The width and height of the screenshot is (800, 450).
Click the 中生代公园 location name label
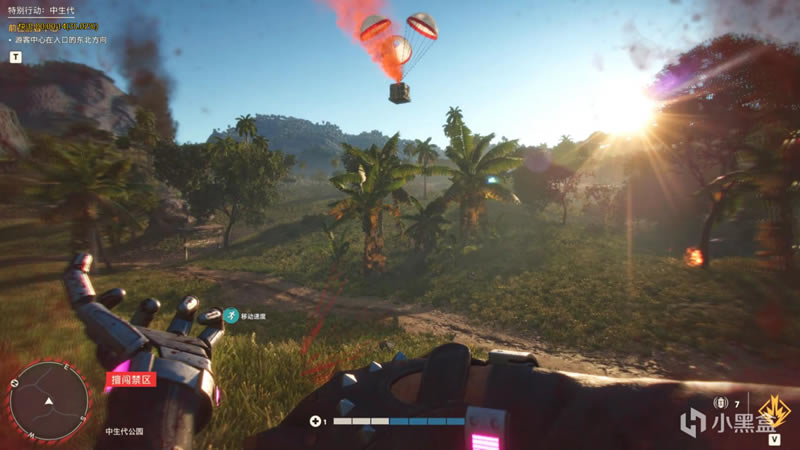[124, 432]
